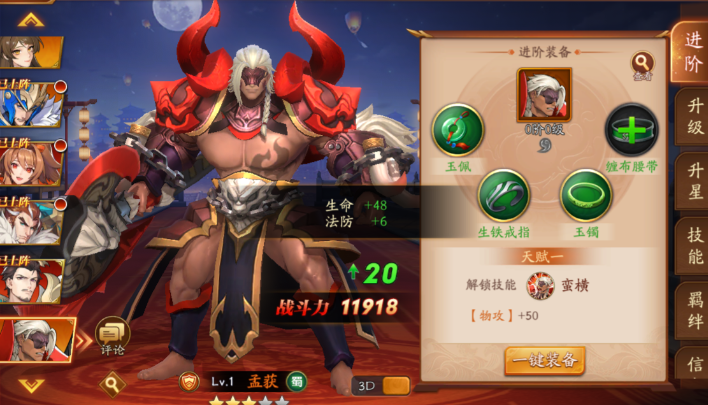This screenshot has width=708, height=405.
Task: Select the 玉佩 jade pendant equipment slot
Action: click(x=458, y=130)
